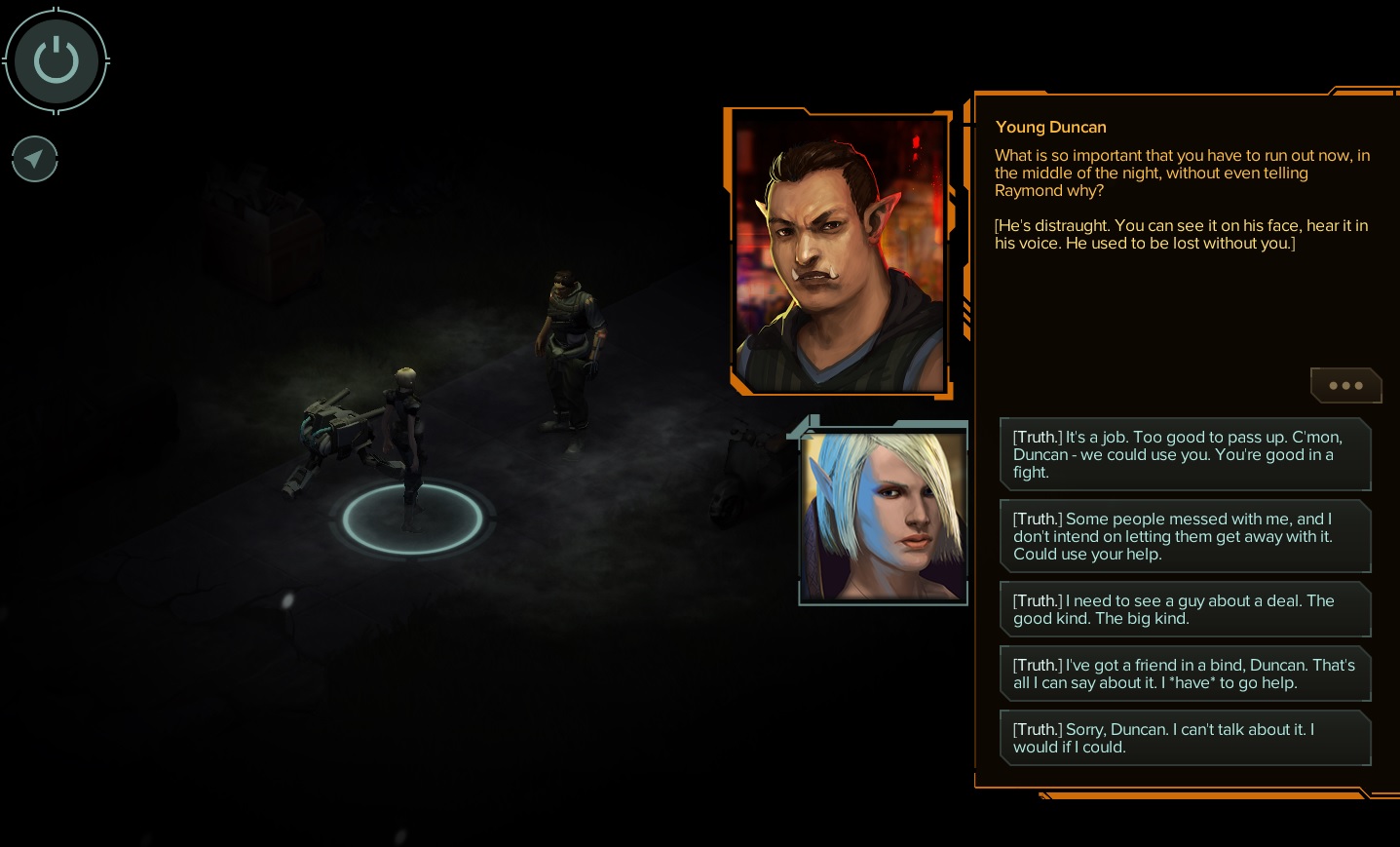Pick "I need to see a guy about a deal"
This screenshot has width=1400, height=847.
tap(1185, 609)
